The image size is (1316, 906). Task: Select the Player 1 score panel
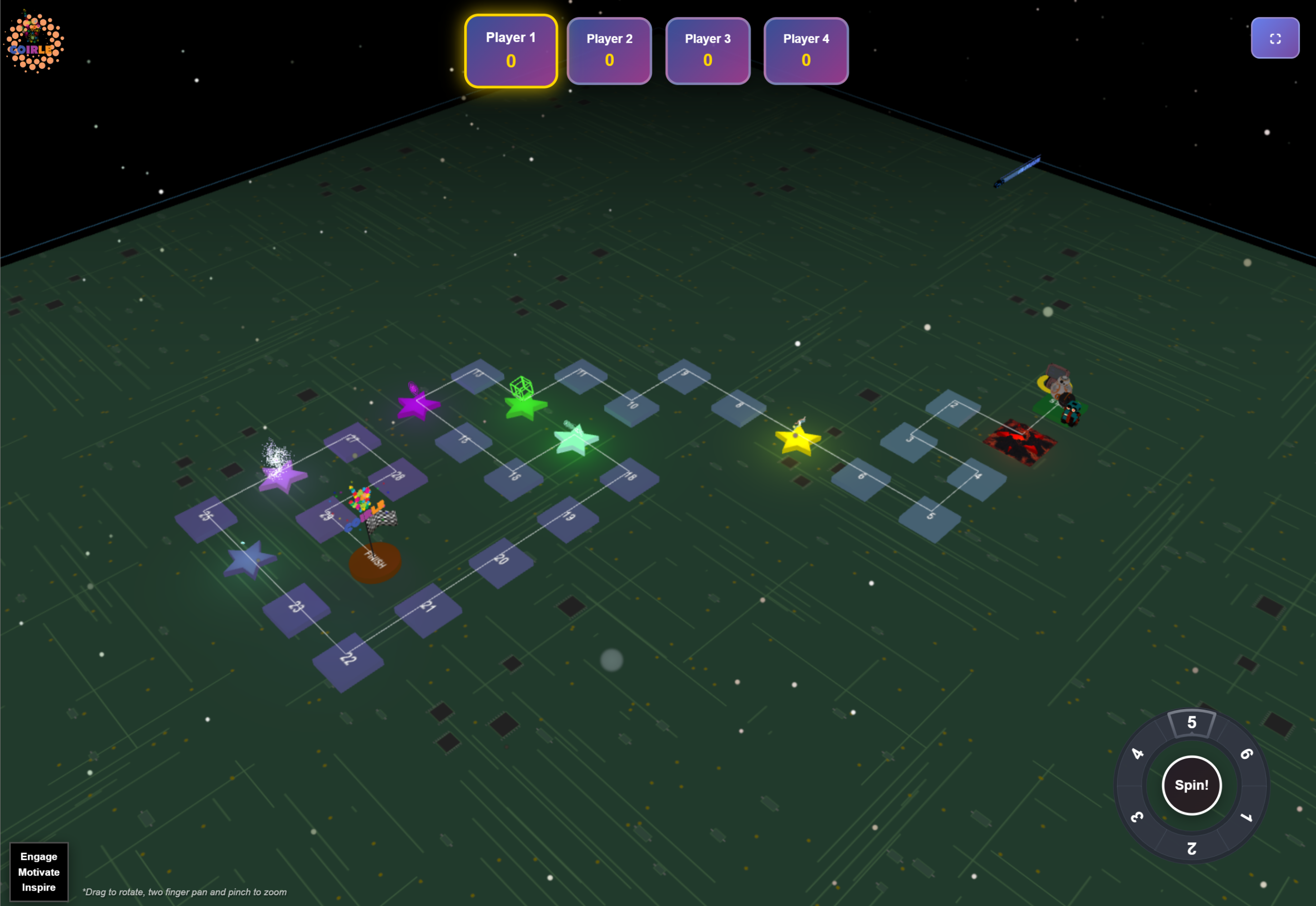point(510,51)
